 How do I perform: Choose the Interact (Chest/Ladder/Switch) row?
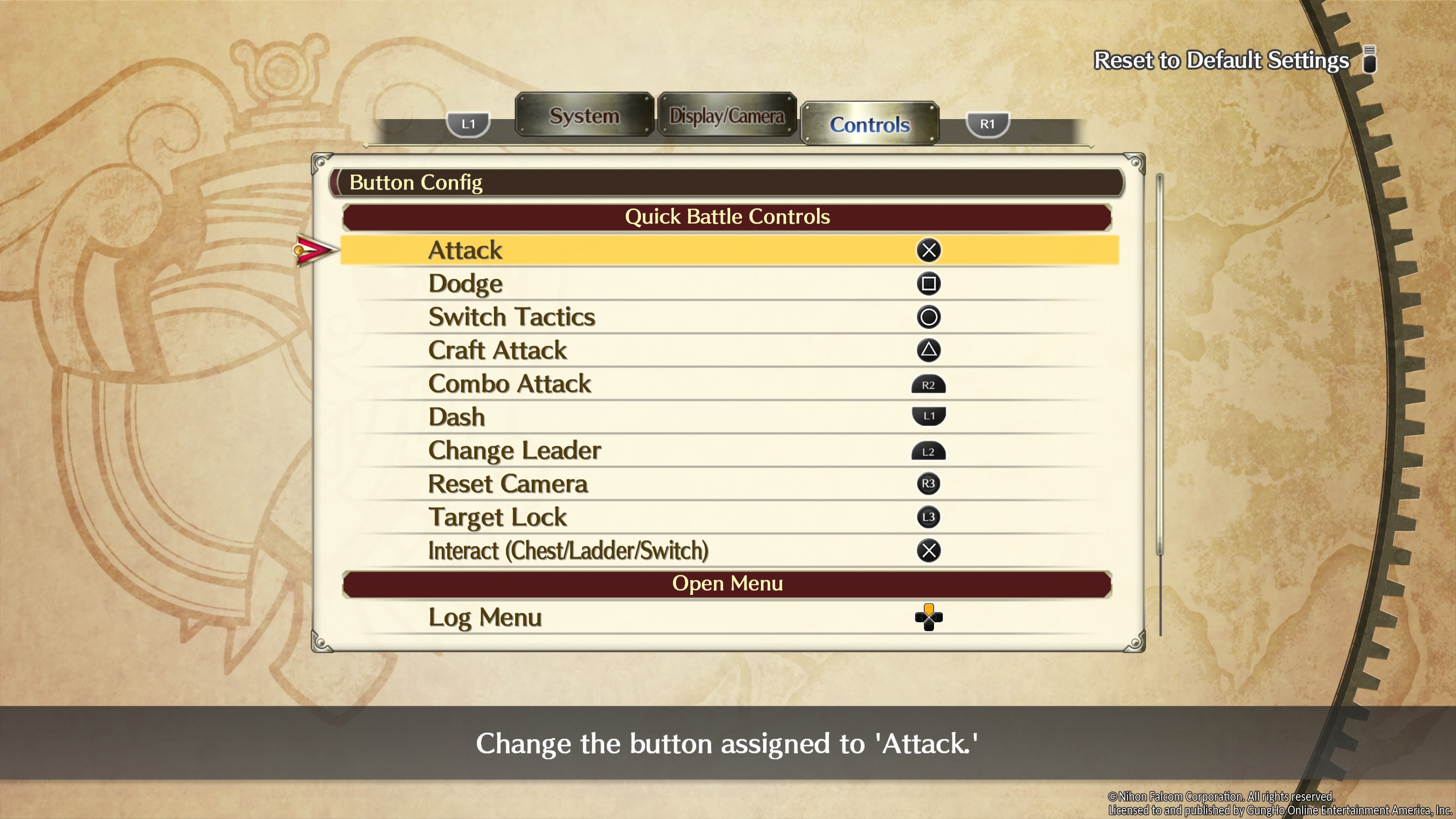coord(728,551)
